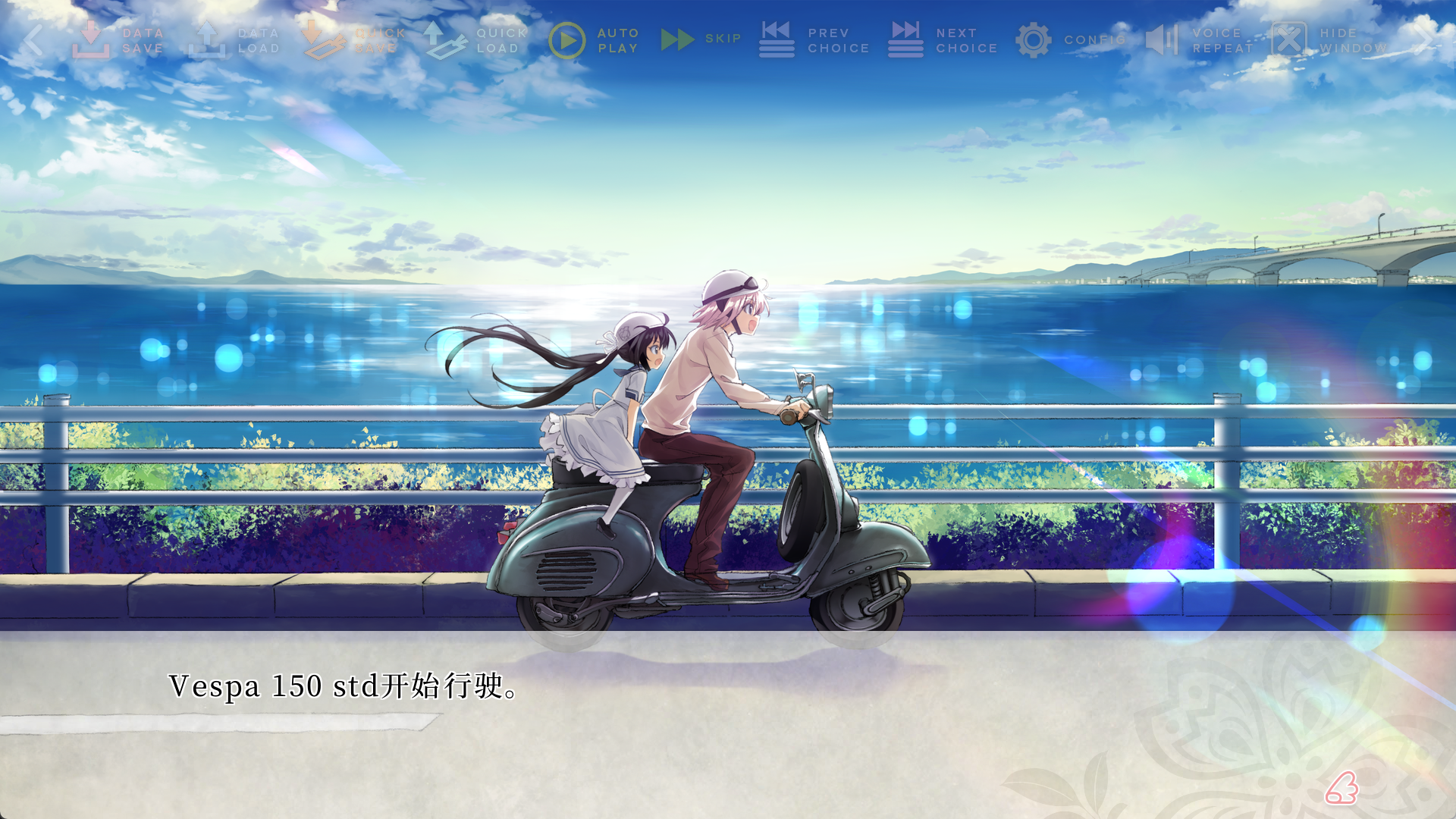Jump back to Prev Choice
Viewport: 1456px width, 819px height.
coord(814,40)
